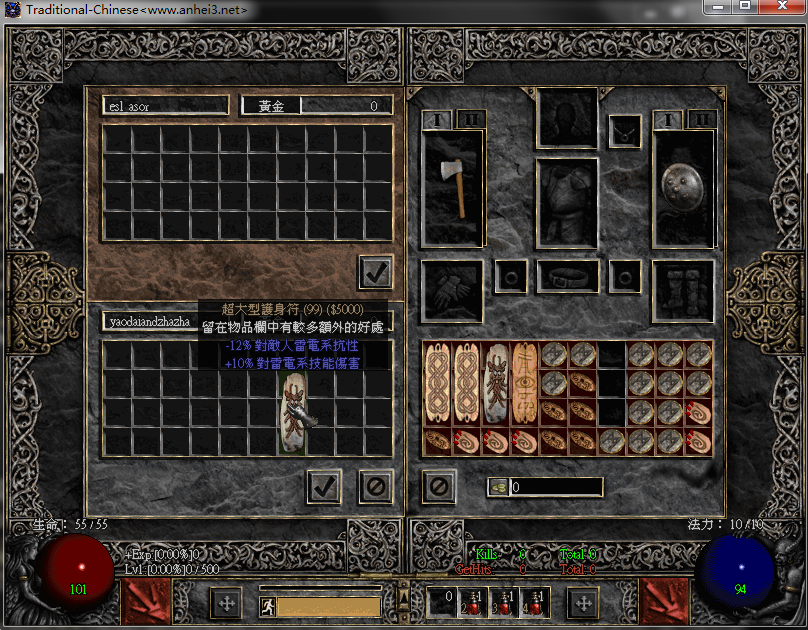Click the empty boots slot

[x=683, y=291]
